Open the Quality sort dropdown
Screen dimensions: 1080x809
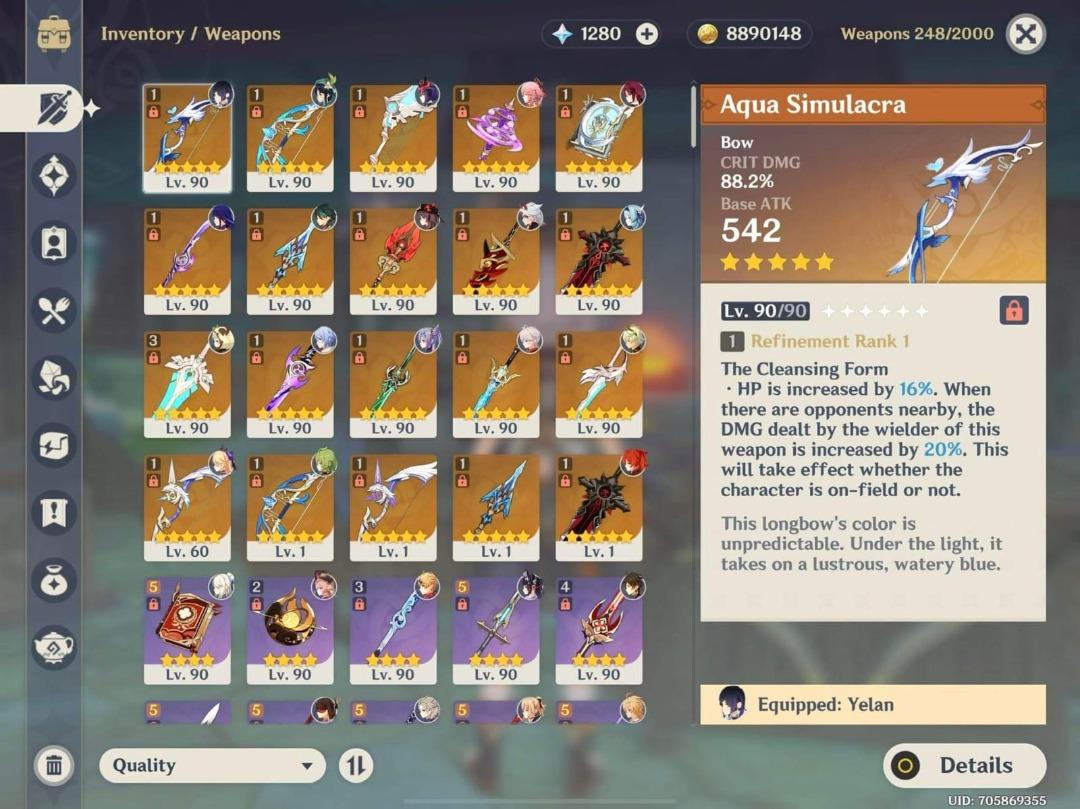[x=212, y=766]
